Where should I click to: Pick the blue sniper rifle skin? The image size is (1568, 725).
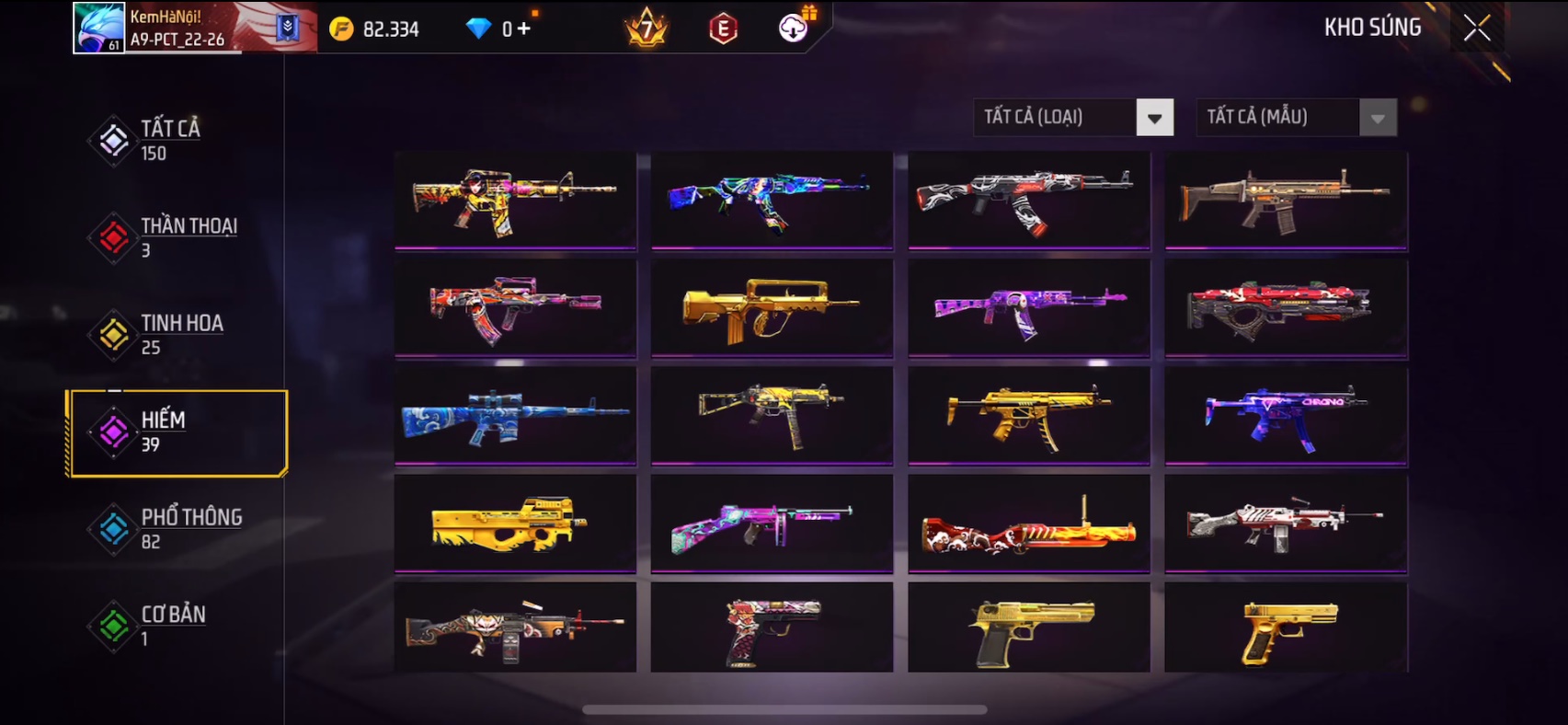pos(515,417)
